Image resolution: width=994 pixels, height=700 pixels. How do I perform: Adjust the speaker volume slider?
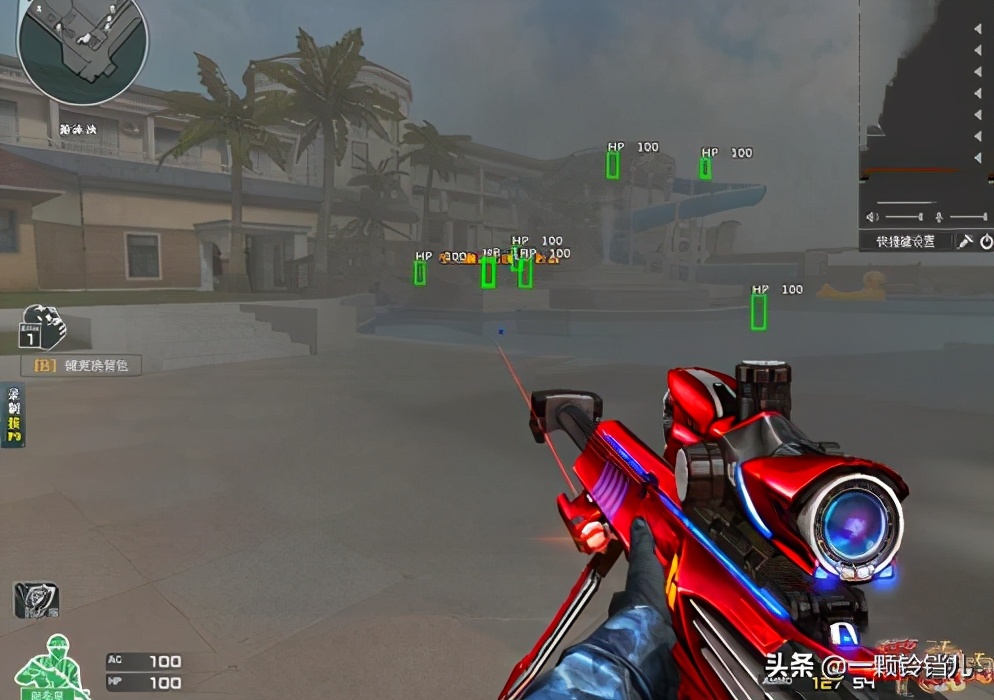click(903, 217)
